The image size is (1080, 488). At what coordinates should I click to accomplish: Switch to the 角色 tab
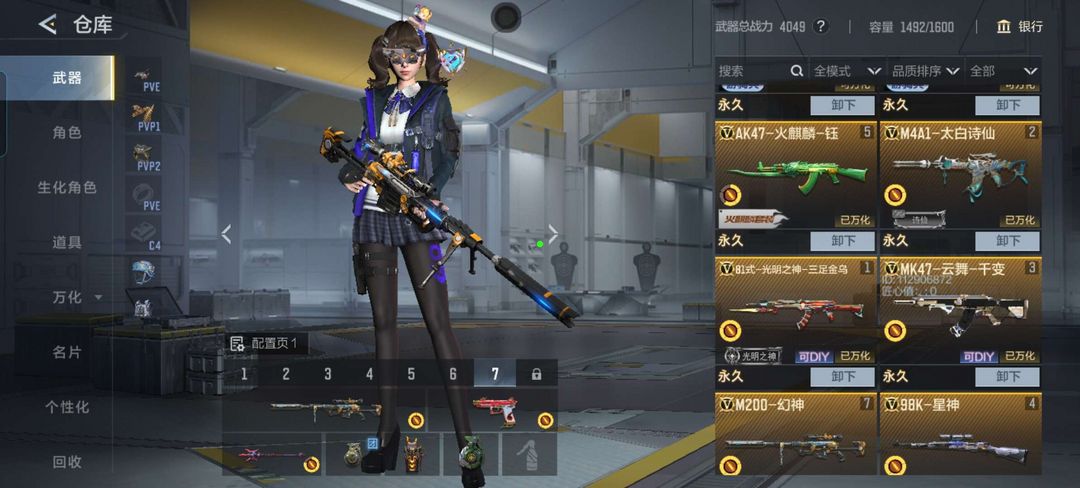(66, 132)
